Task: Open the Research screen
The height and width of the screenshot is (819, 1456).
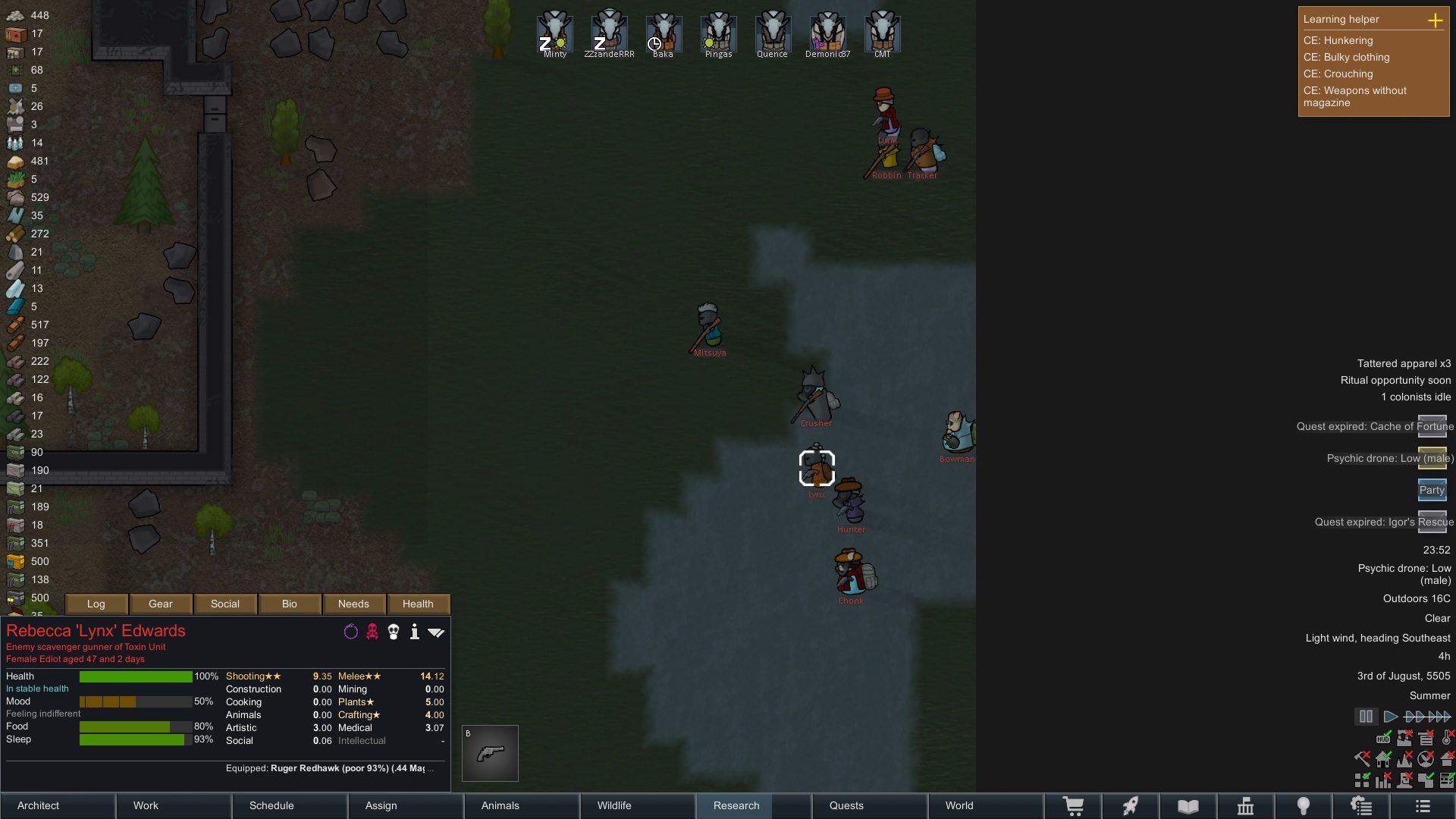Action: click(x=736, y=805)
